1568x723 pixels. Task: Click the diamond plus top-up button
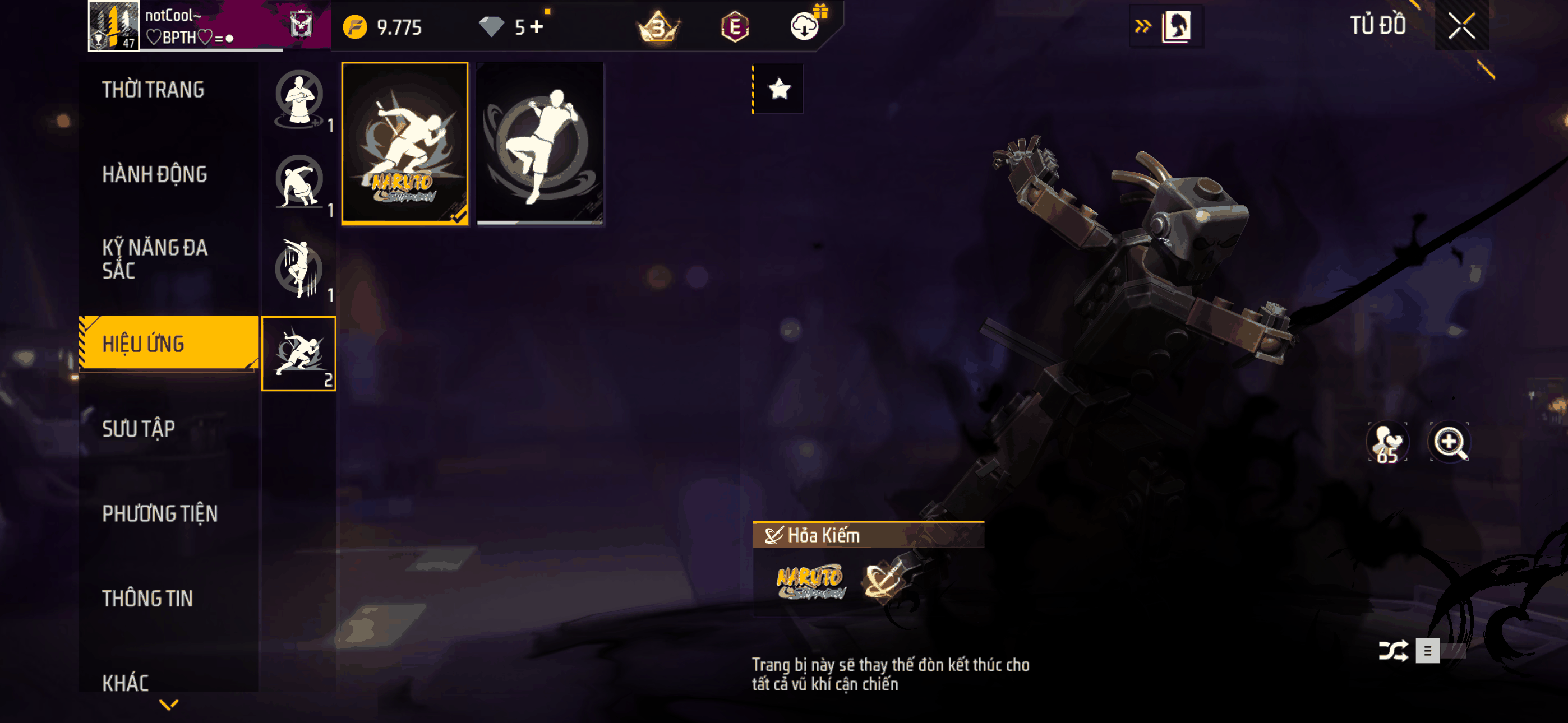536,27
